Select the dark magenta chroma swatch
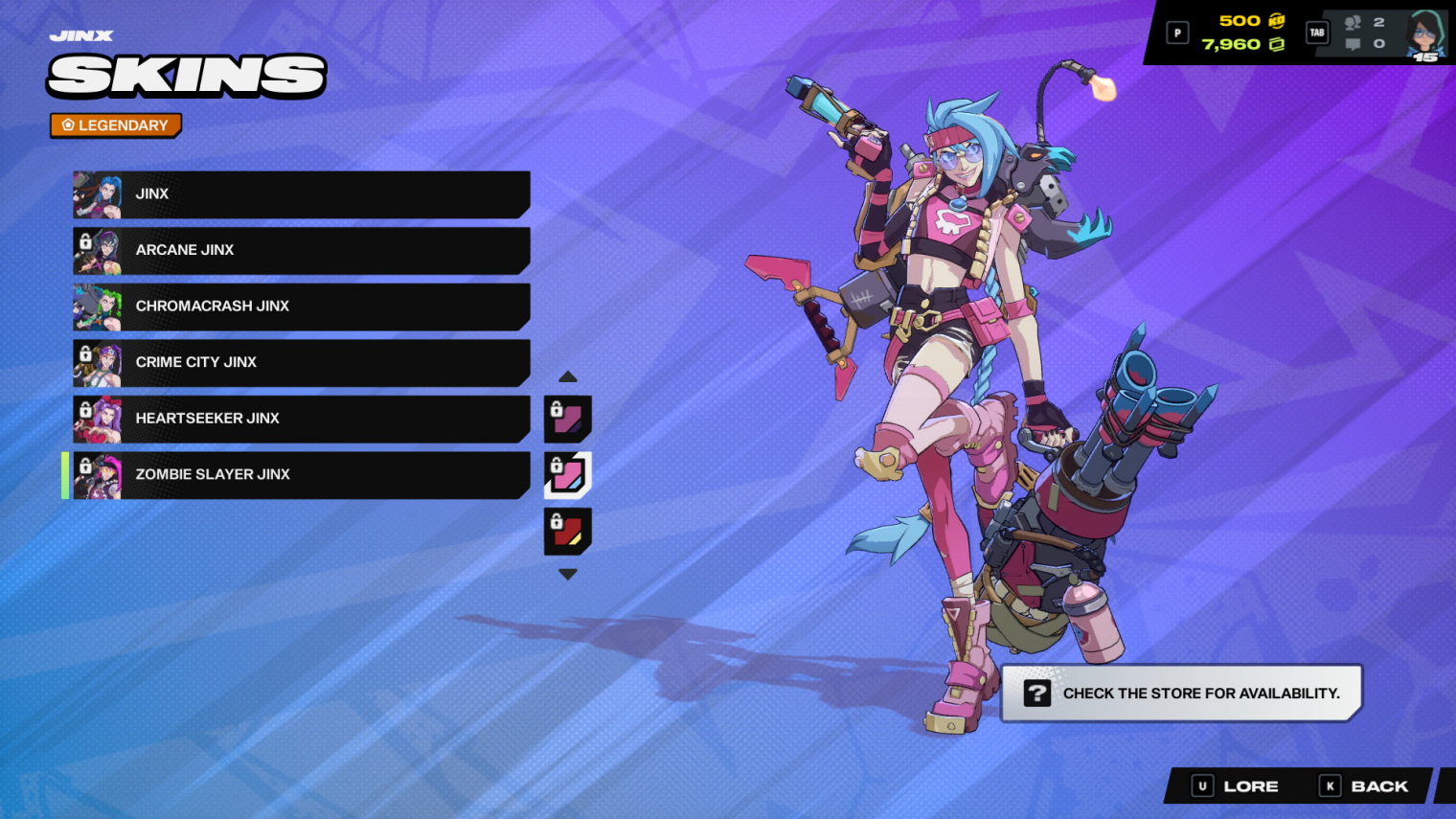The height and width of the screenshot is (819, 1456). pyautogui.click(x=568, y=419)
